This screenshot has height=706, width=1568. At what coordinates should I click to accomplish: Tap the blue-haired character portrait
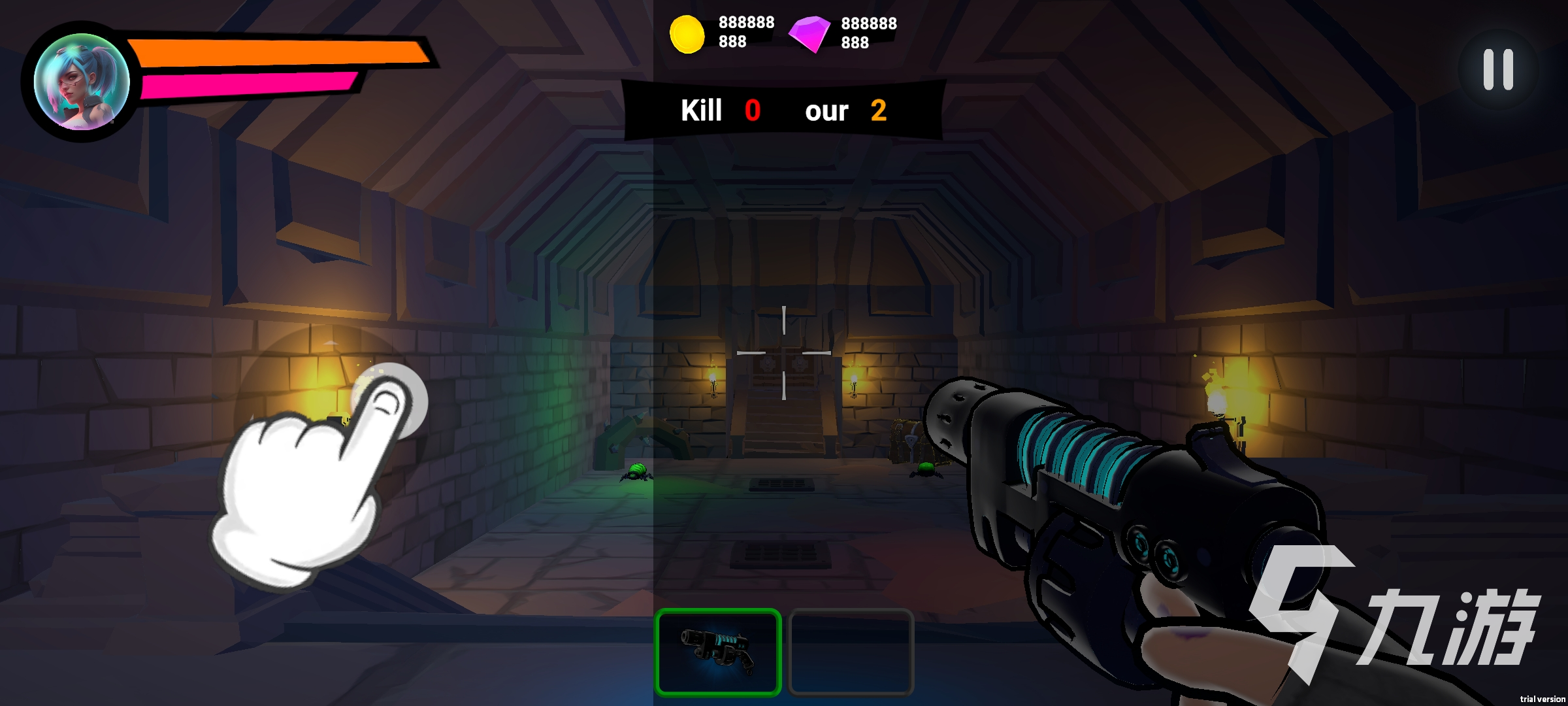click(x=82, y=82)
